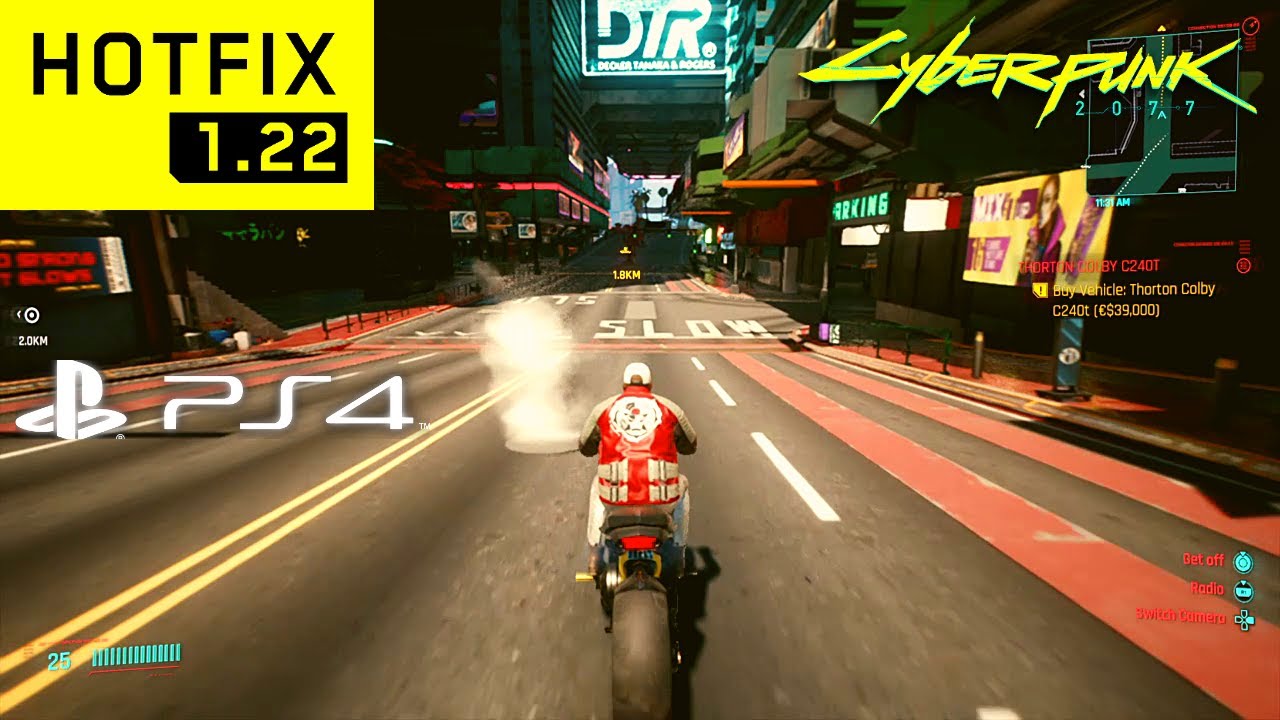Click the Switch Camera d-pad icon
Screen dimensions: 1280x720
(x=1244, y=619)
